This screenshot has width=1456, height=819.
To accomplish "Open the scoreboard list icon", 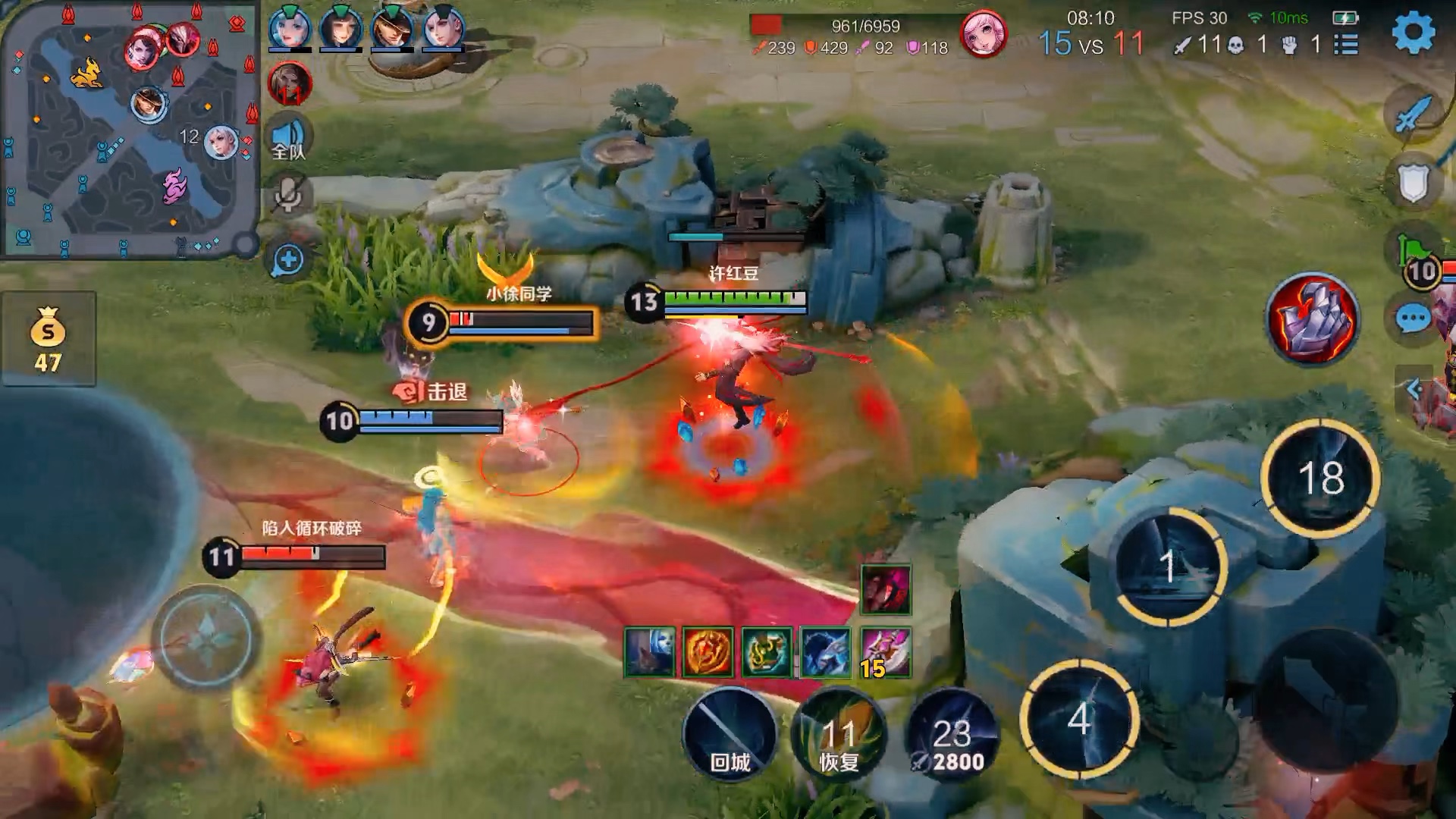I will (x=1346, y=45).
